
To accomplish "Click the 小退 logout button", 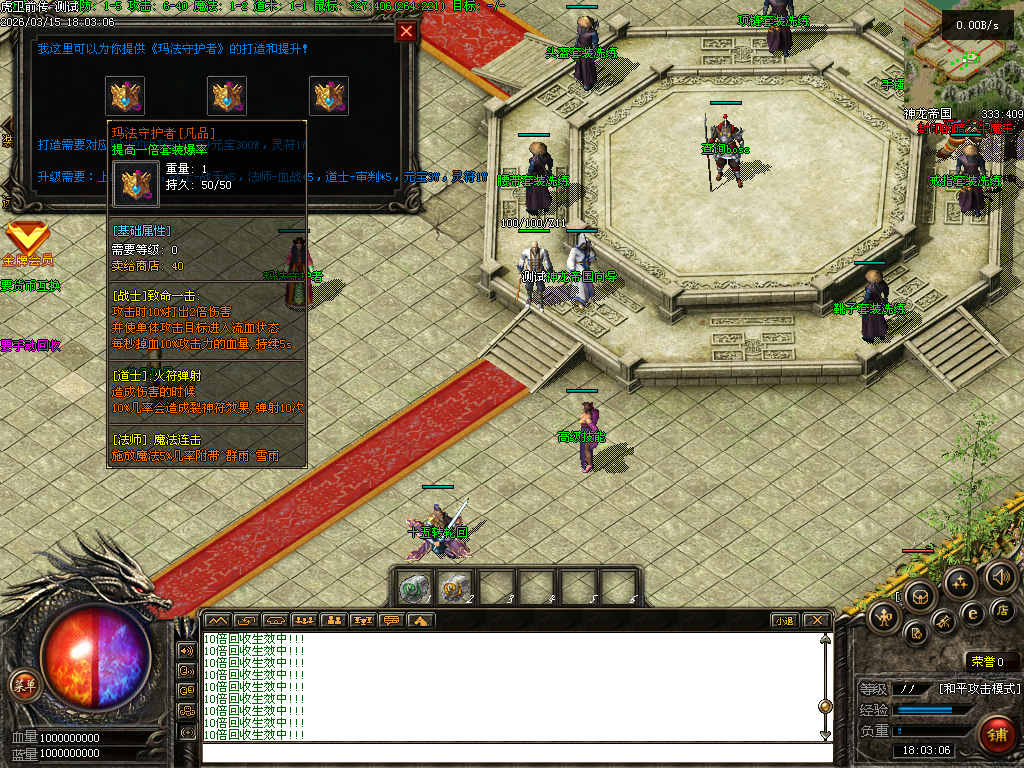I will tap(785, 620).
